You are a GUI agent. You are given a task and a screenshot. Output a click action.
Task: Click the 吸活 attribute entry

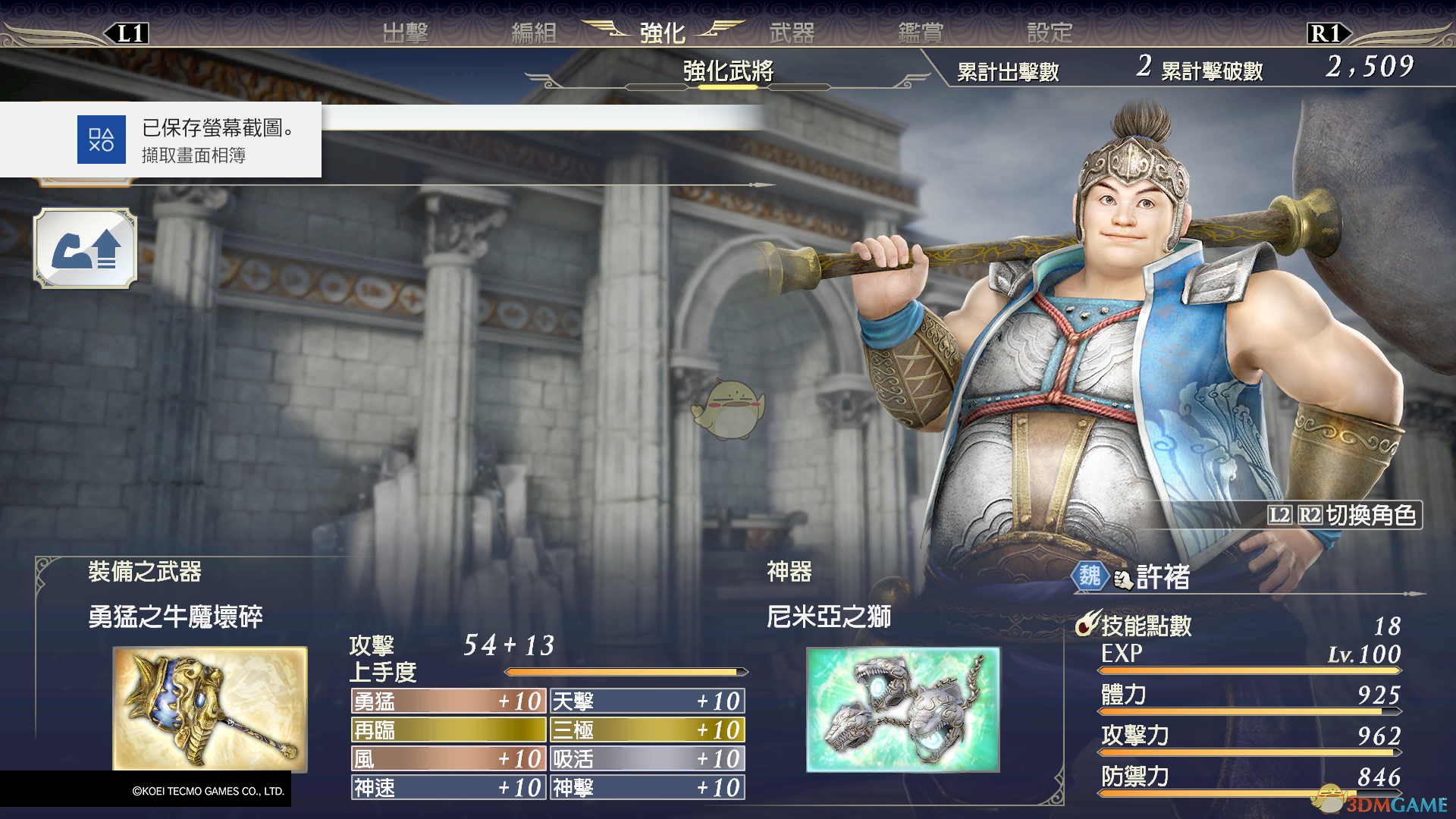pos(648,759)
